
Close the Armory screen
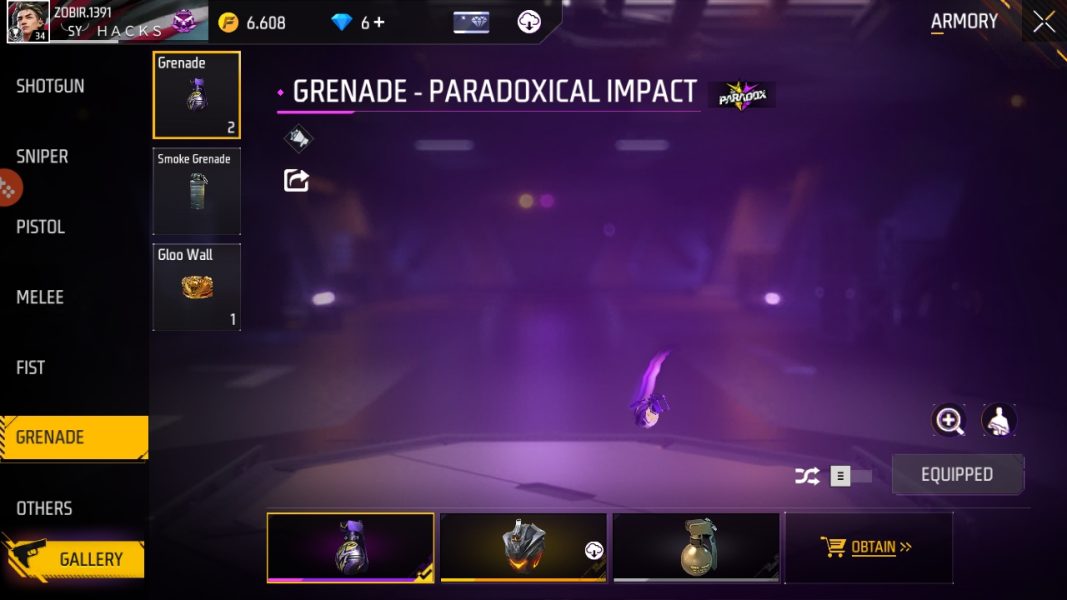coord(1043,22)
